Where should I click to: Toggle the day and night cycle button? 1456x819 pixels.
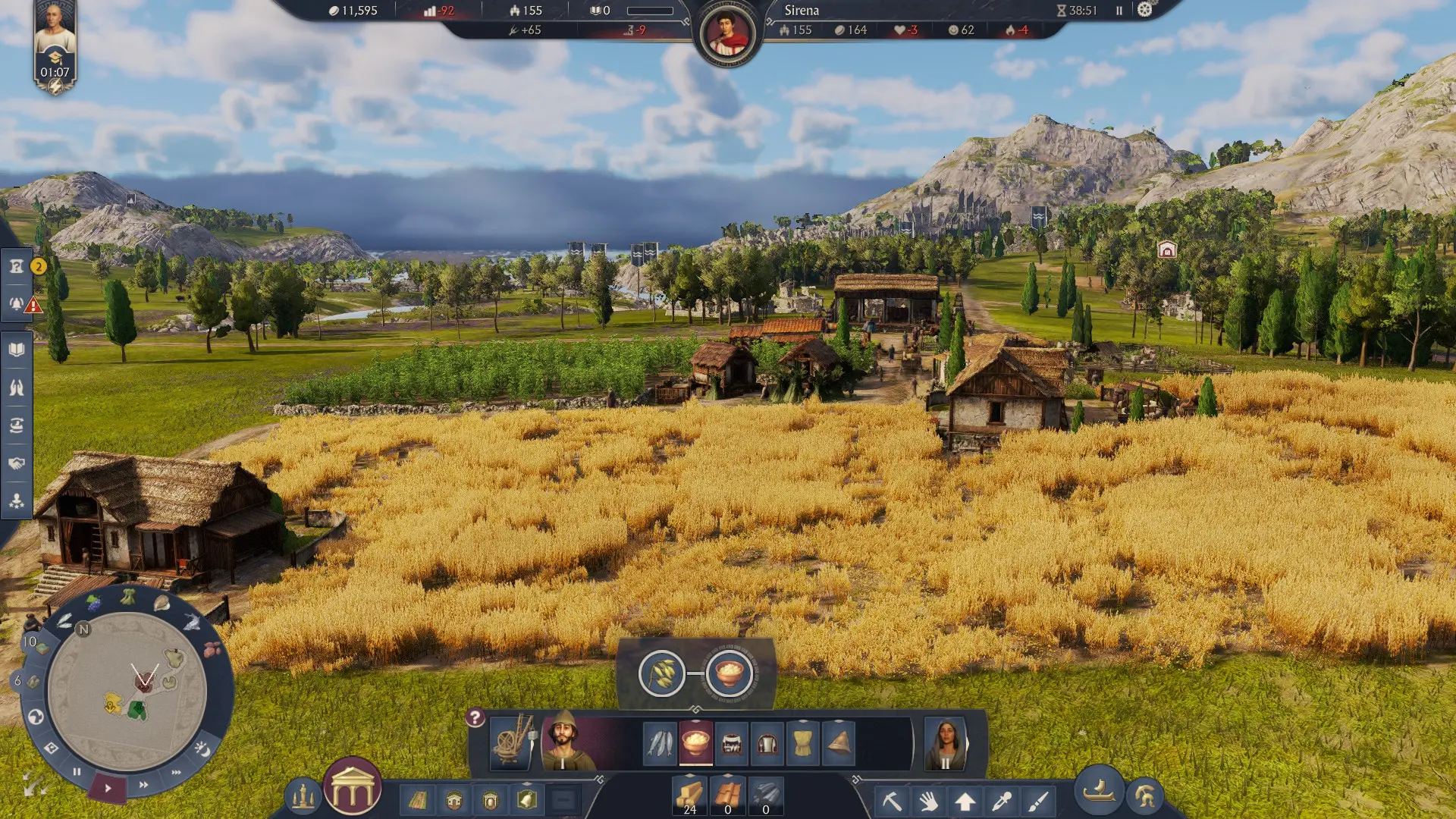202,749
